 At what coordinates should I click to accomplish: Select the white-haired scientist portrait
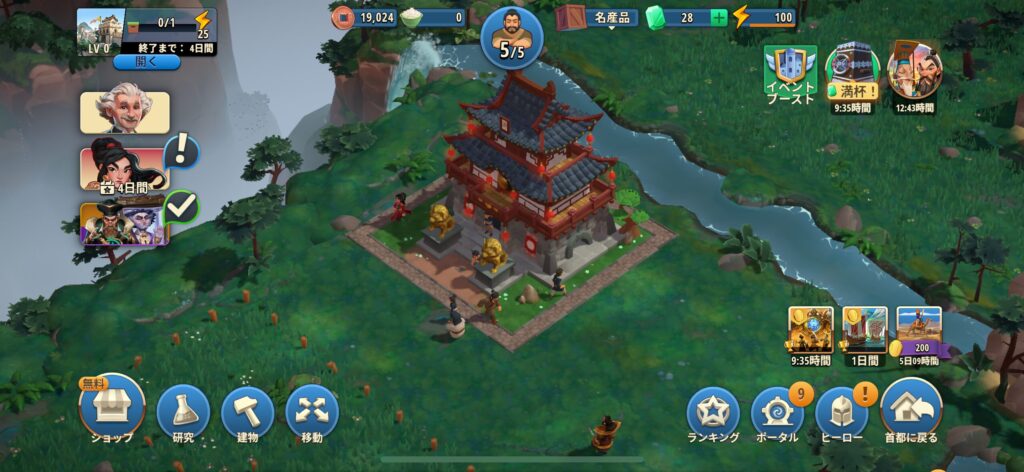(124, 112)
